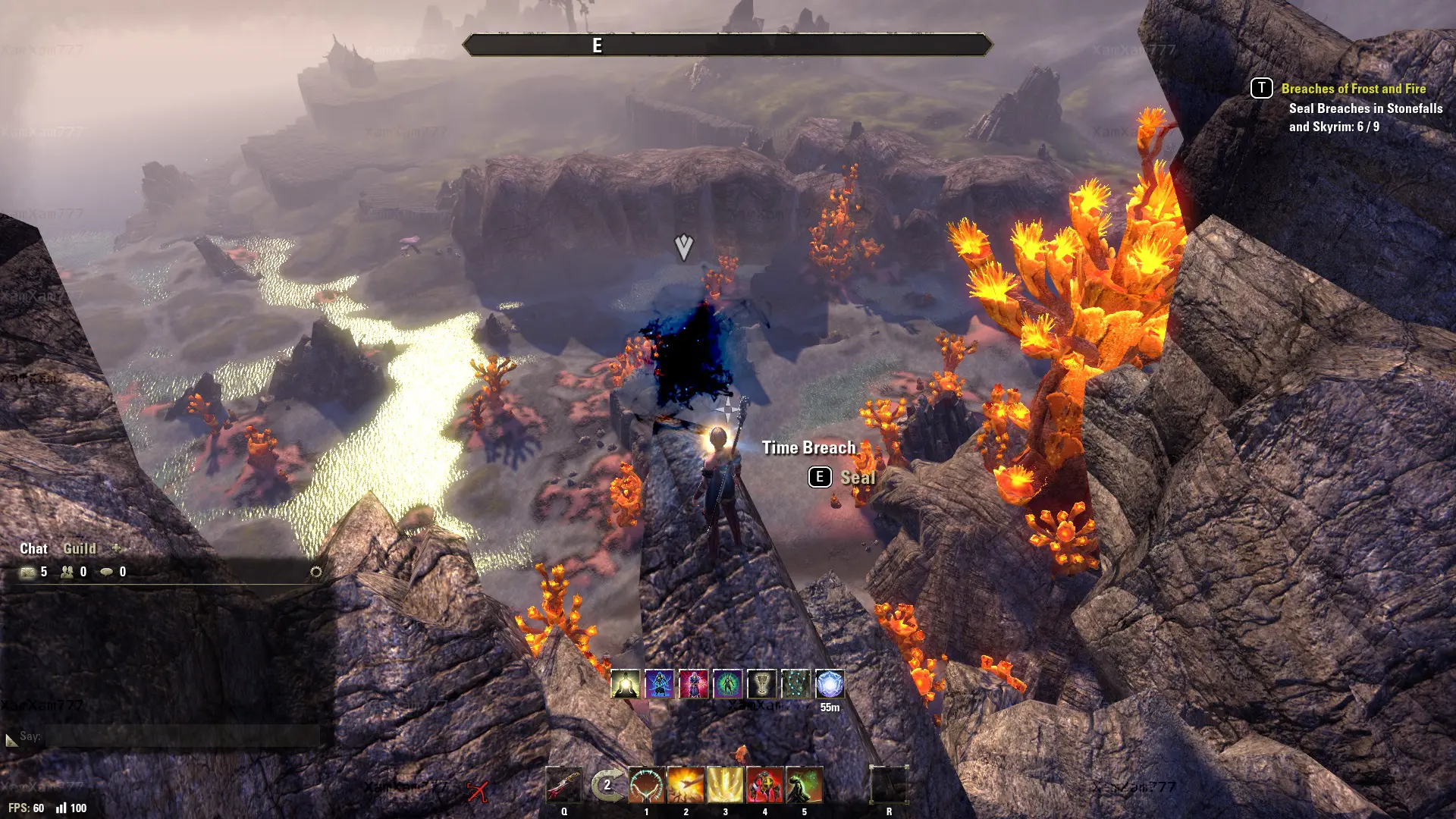The width and height of the screenshot is (1456, 819).
Task: Open the mail envelope icon
Action: tap(28, 572)
